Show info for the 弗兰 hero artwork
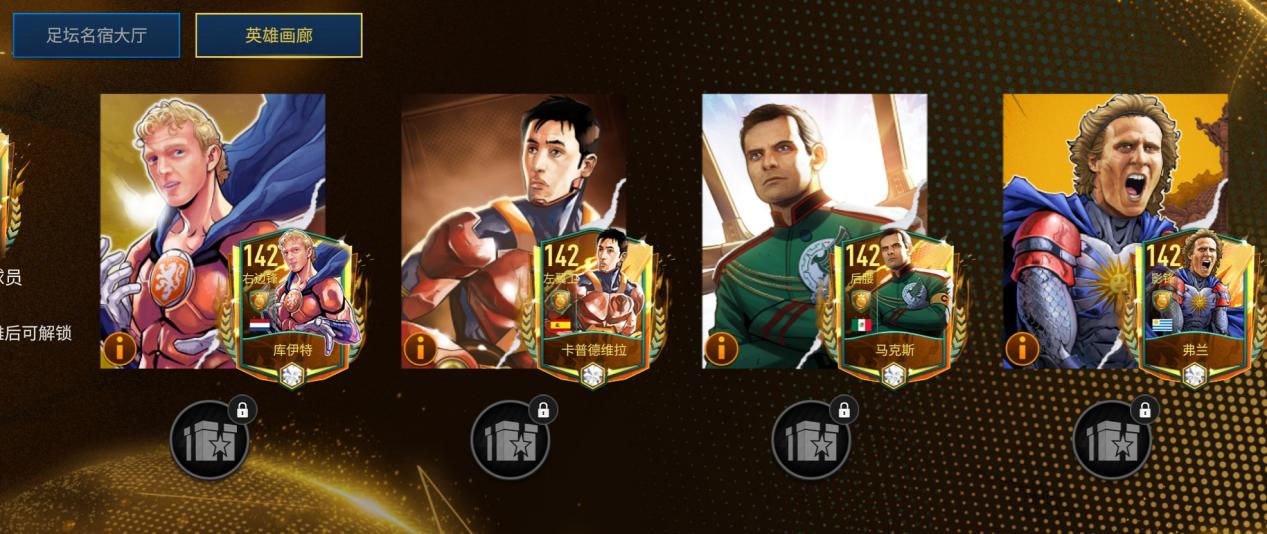This screenshot has width=1267, height=534. 1022,349
